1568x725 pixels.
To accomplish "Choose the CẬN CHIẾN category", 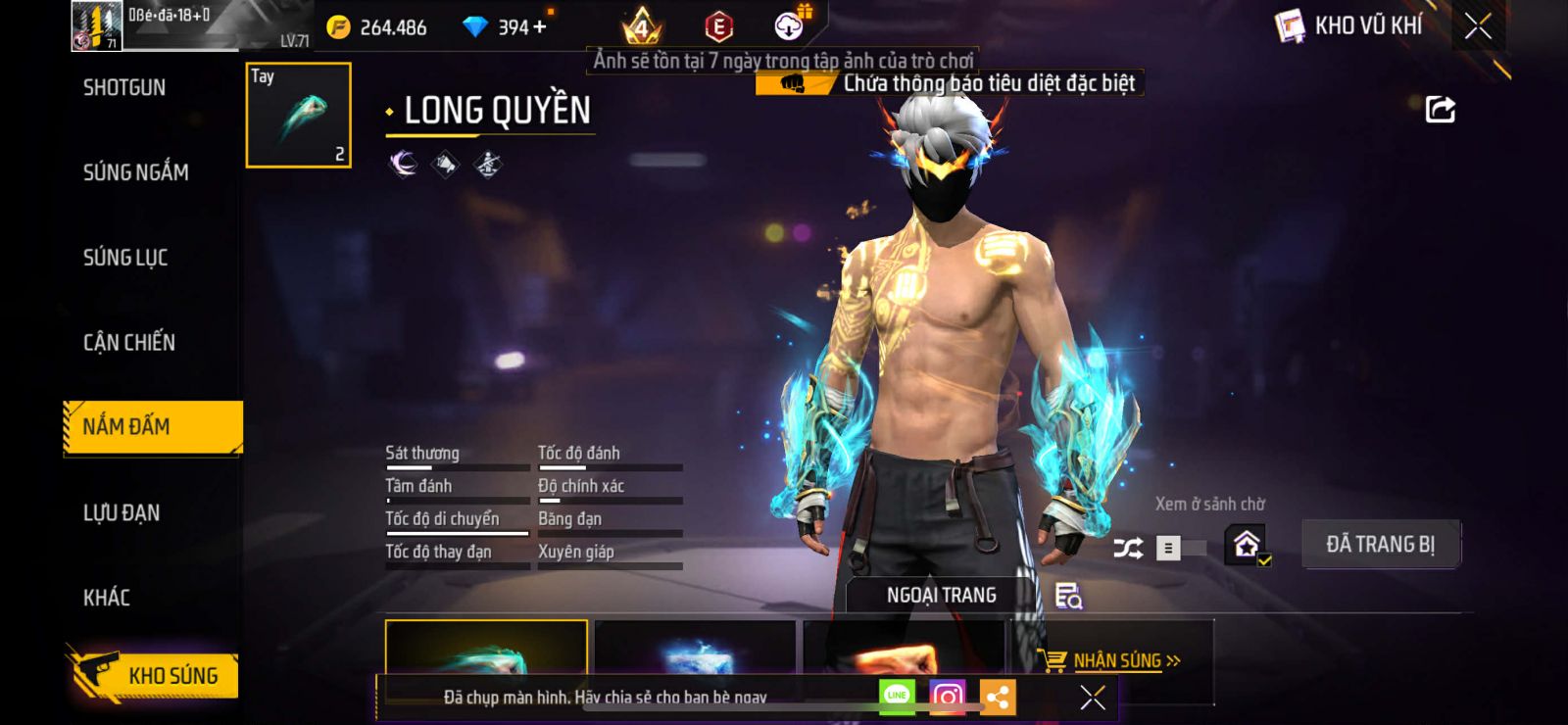I will pyautogui.click(x=129, y=343).
